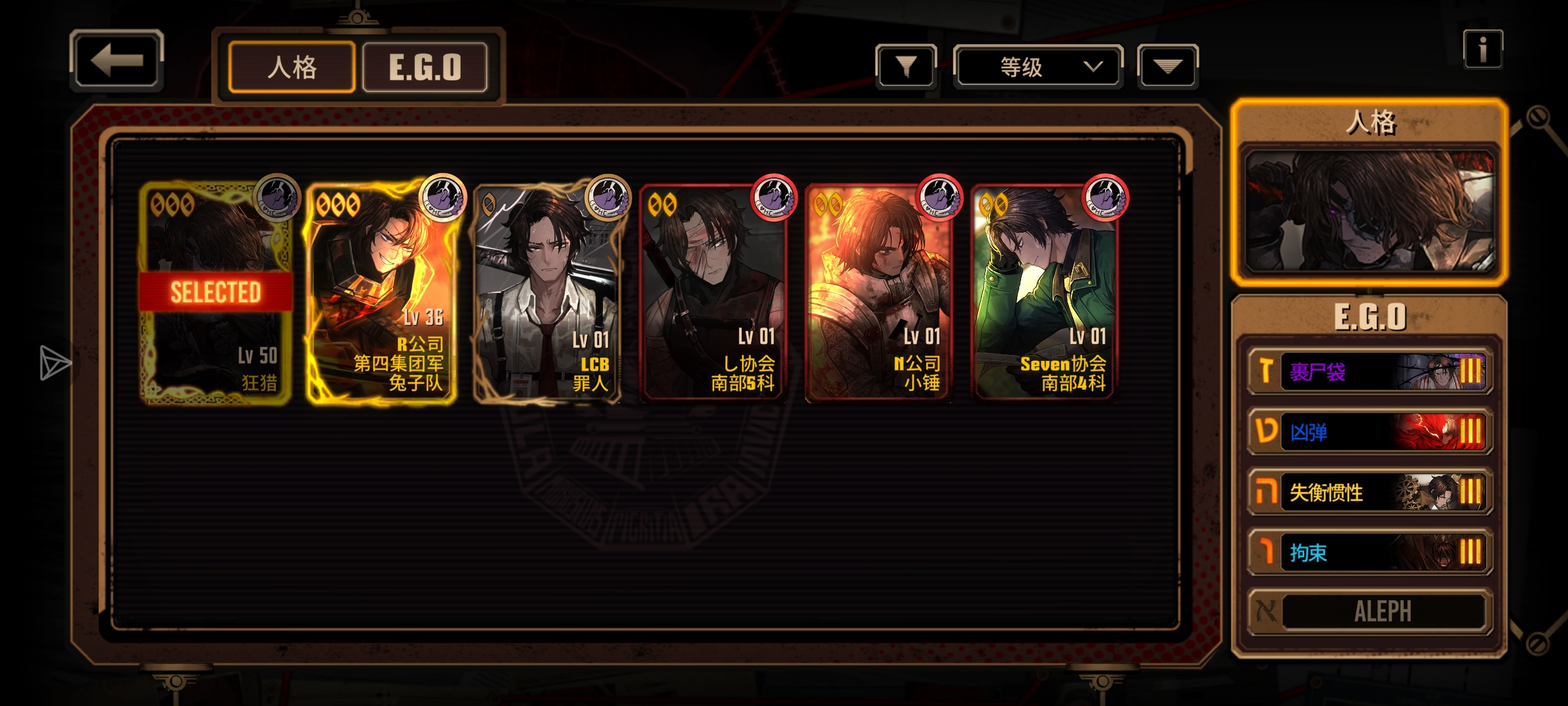Expand the 等级 sort dropdown
This screenshot has width=1568, height=706.
click(x=1038, y=67)
